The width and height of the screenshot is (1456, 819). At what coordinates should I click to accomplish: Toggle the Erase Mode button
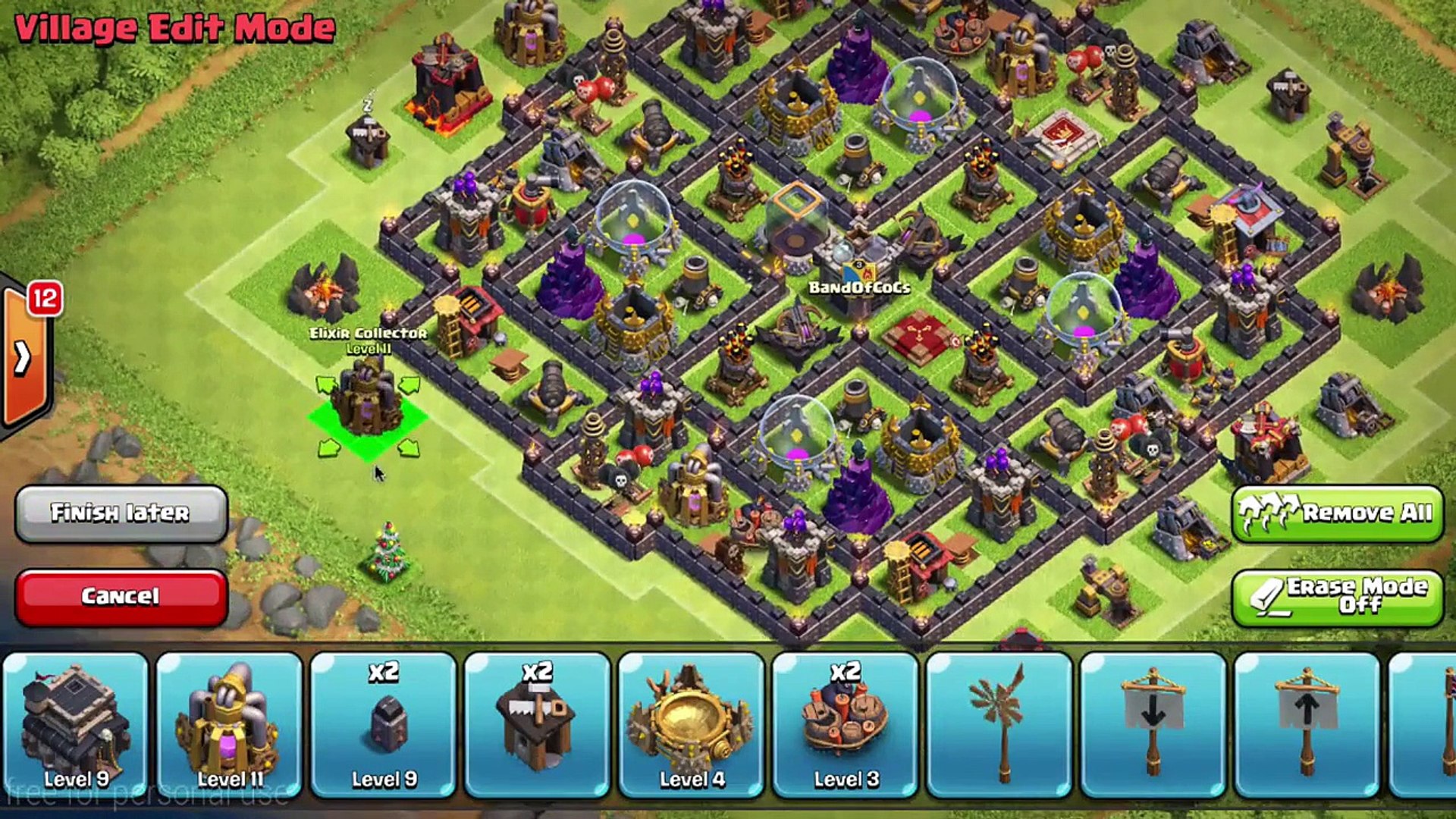1337,597
